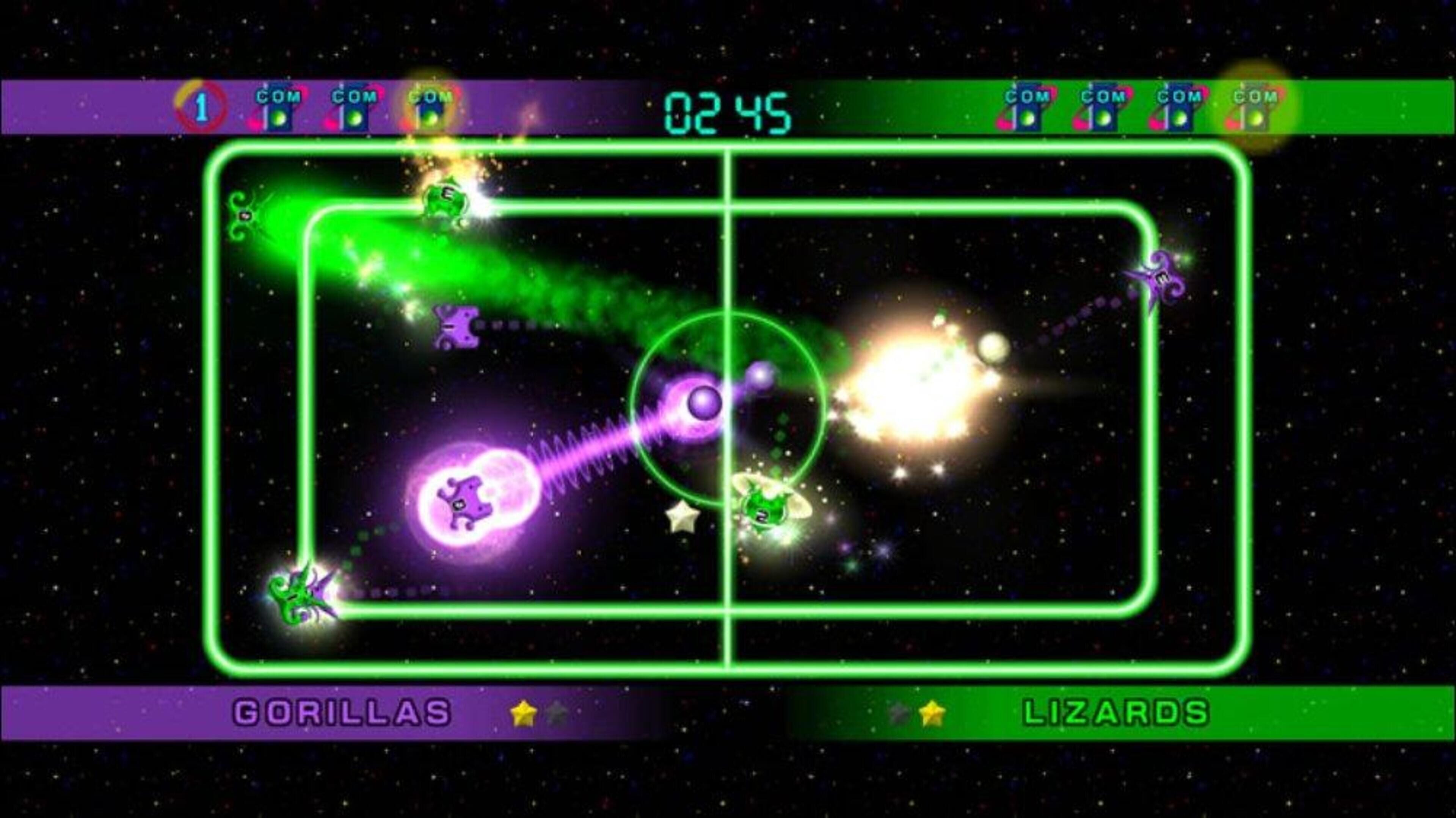The width and height of the screenshot is (1456, 818).
Task: Select the Player 1 badge
Action: 201,107
